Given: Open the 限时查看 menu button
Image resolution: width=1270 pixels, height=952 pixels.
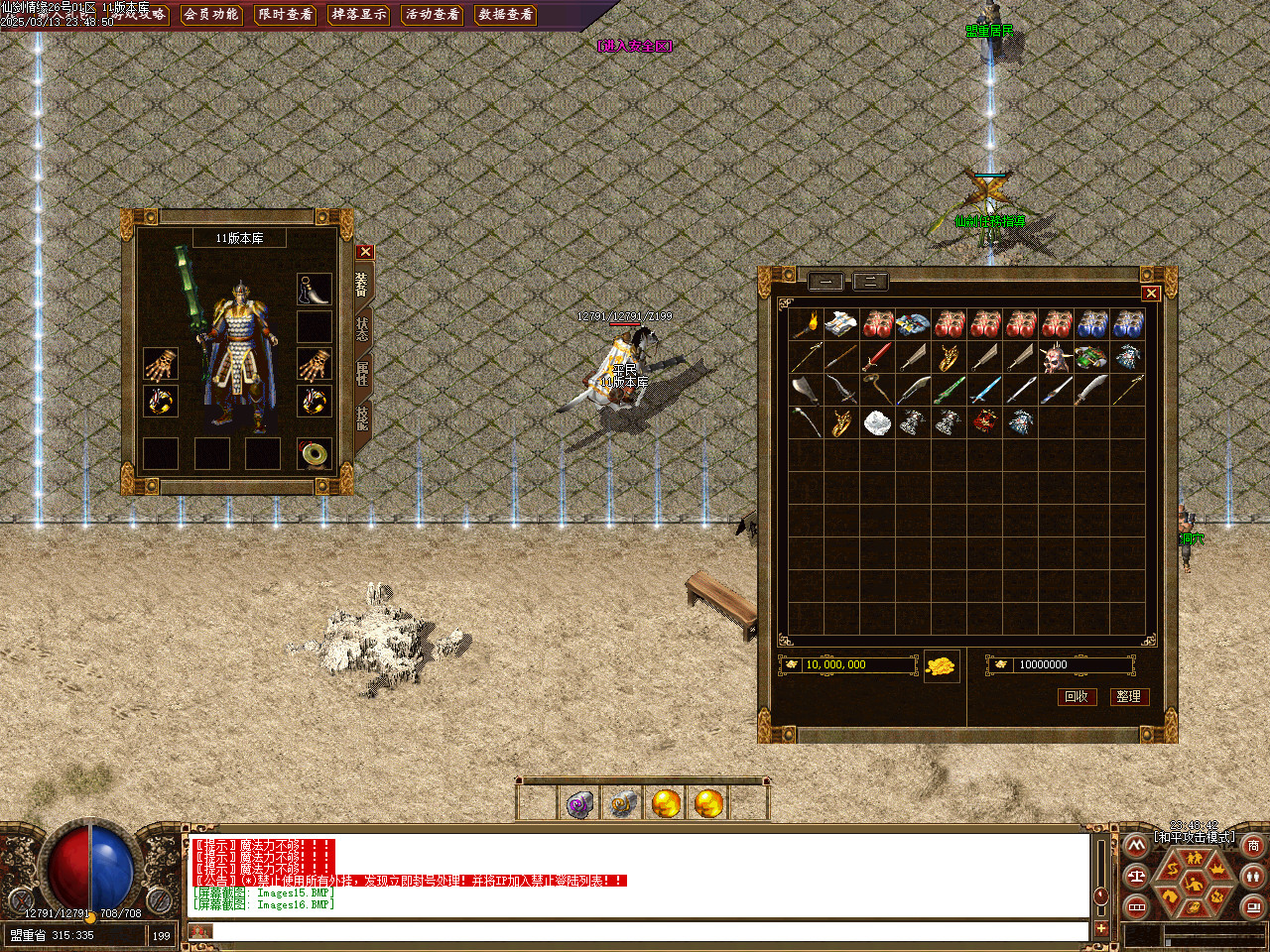Looking at the screenshot, I should (285, 14).
